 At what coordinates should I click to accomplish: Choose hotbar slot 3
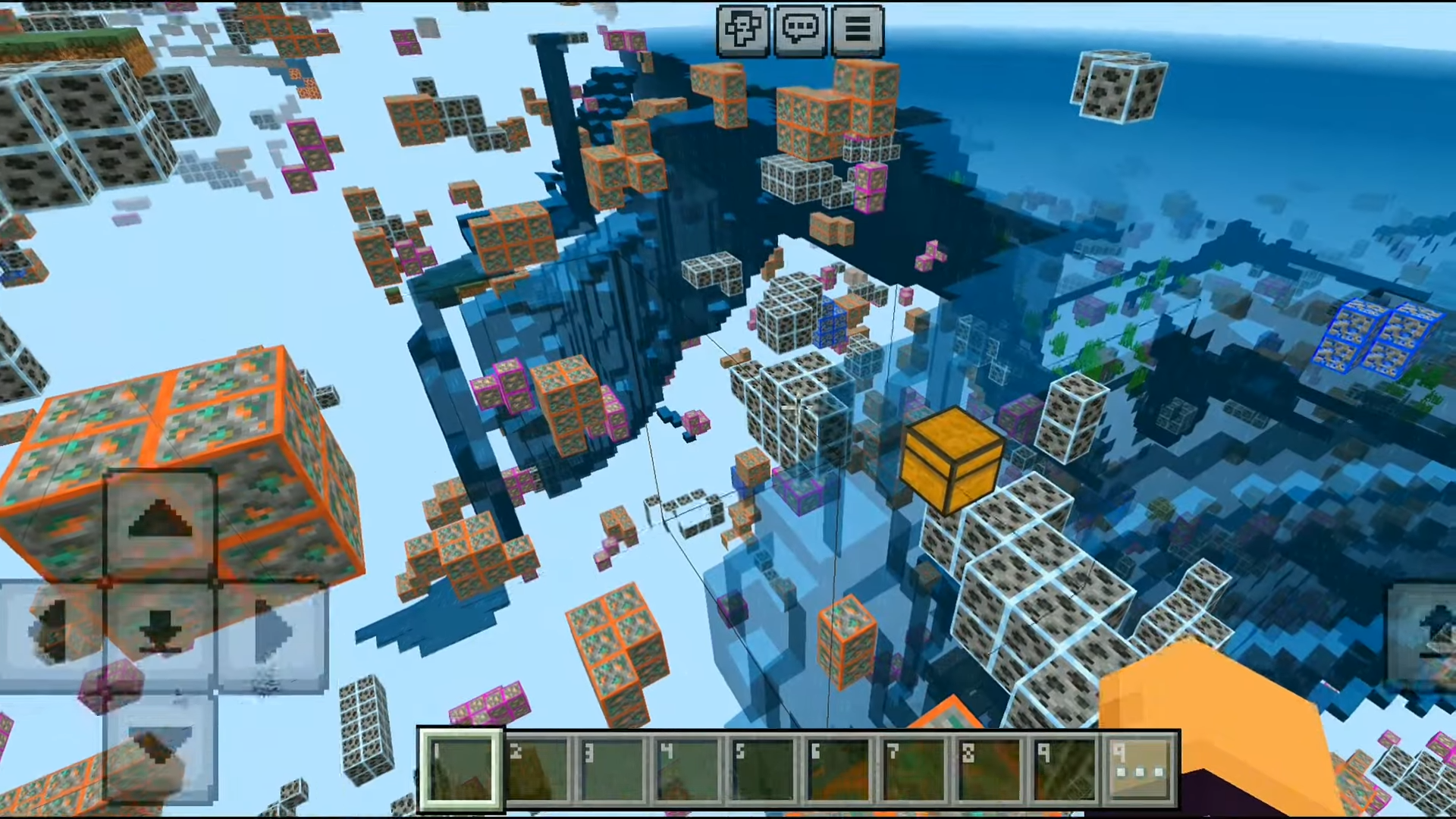click(x=613, y=770)
